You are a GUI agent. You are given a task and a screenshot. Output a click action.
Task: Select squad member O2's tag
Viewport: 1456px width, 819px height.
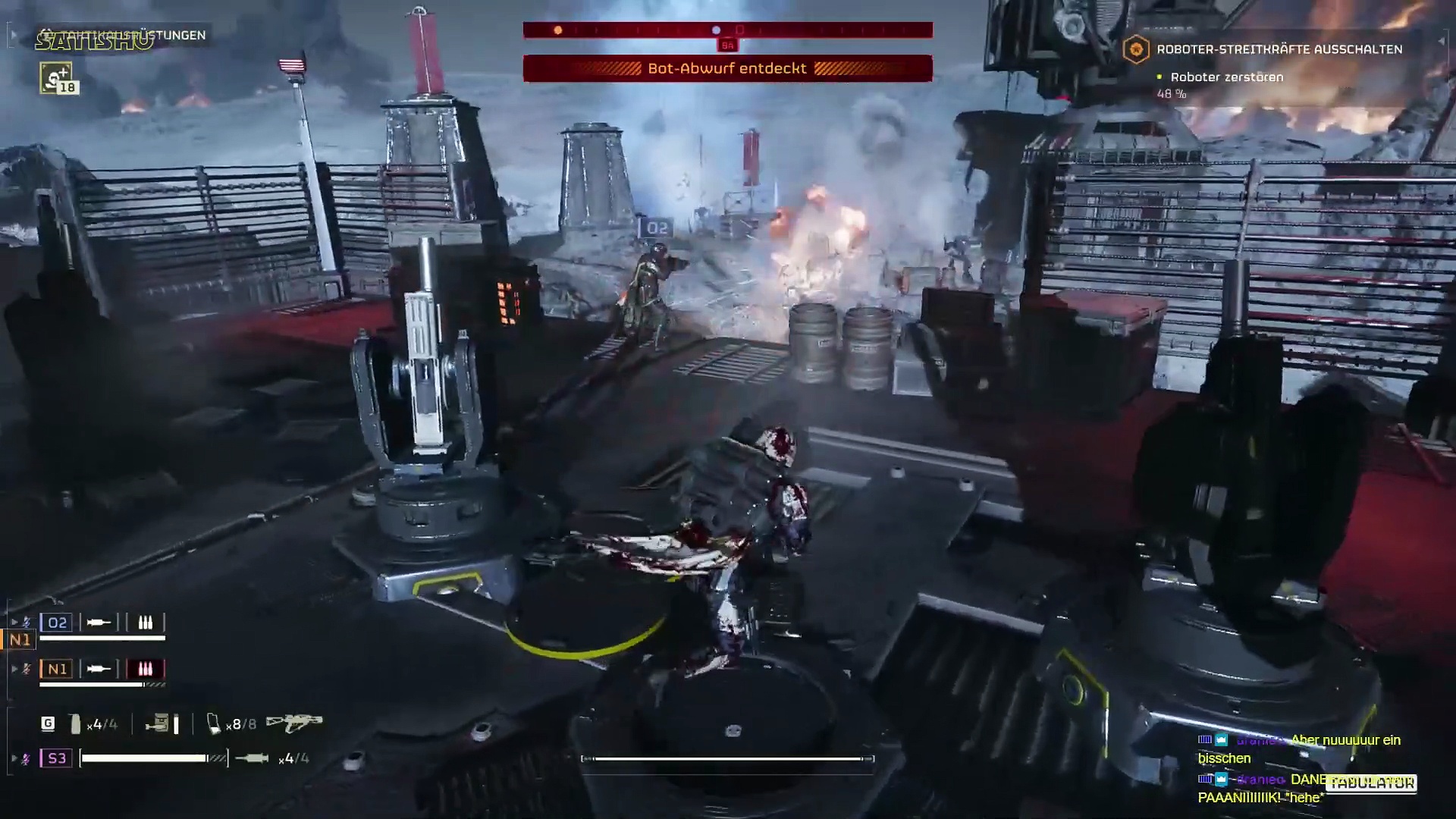coord(57,623)
